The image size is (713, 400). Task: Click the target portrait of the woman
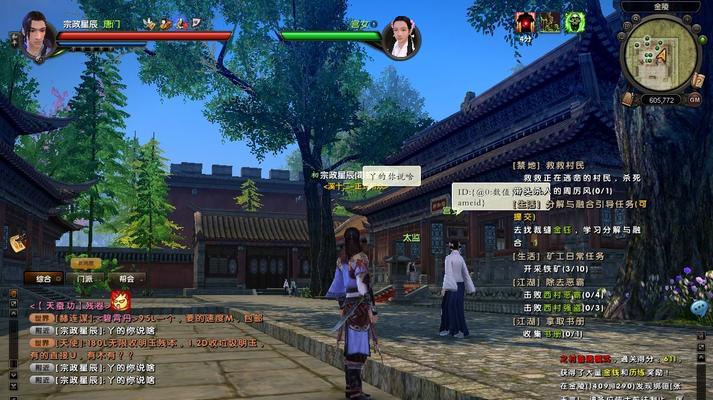click(400, 36)
